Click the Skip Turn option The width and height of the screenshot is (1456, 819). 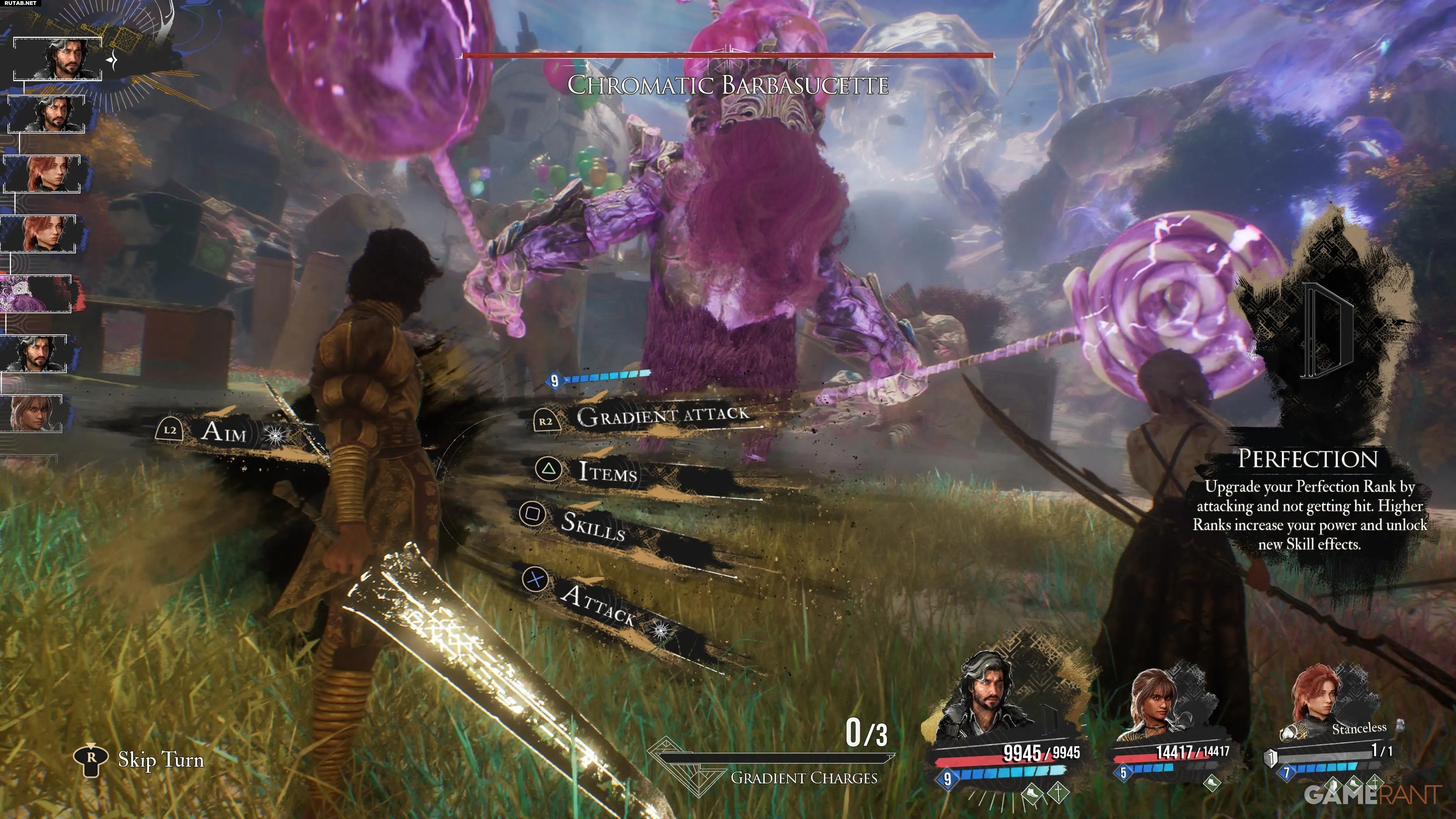pyautogui.click(x=160, y=759)
